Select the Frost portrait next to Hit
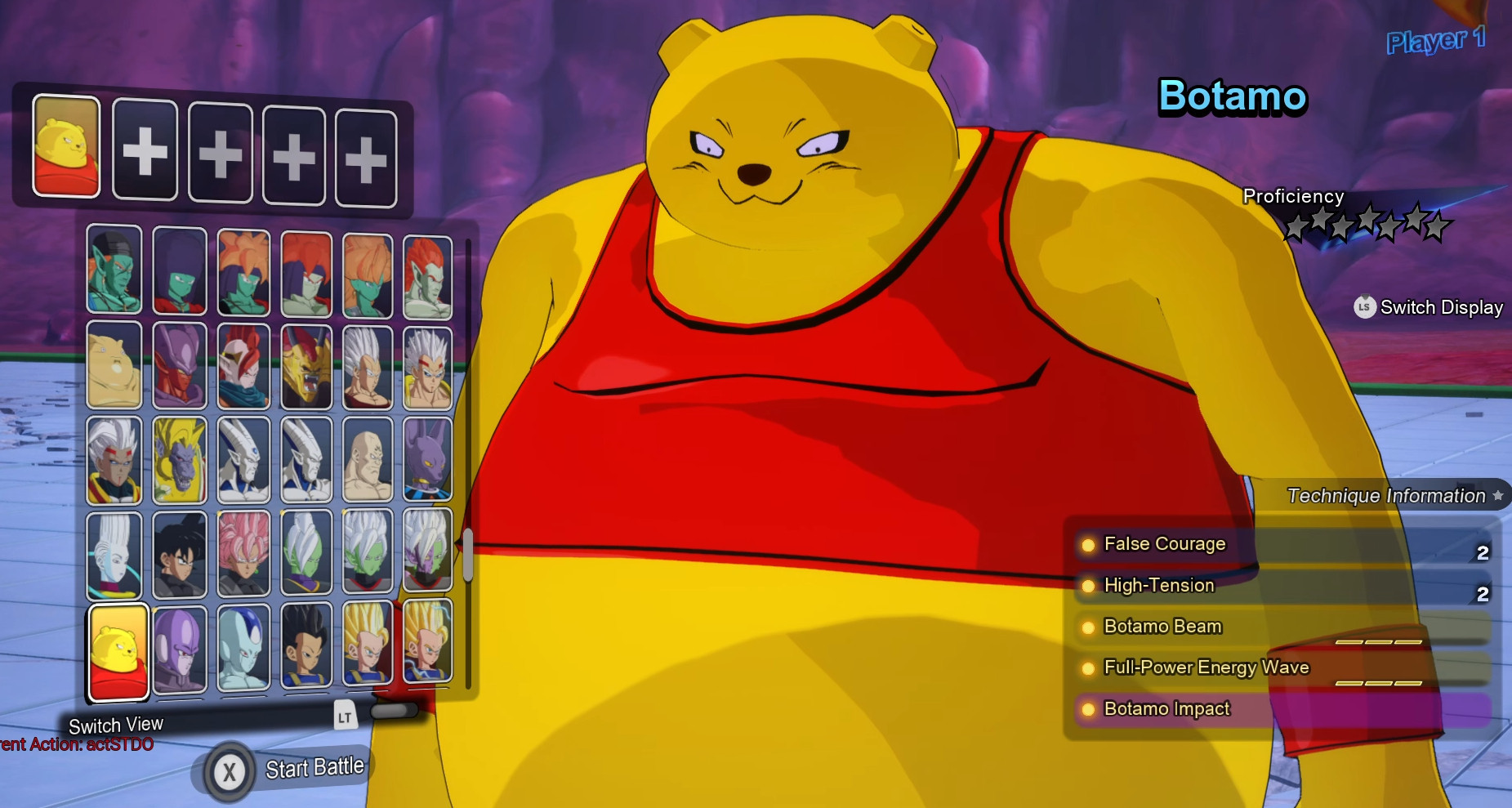Viewport: 1512px width, 808px height. click(243, 648)
